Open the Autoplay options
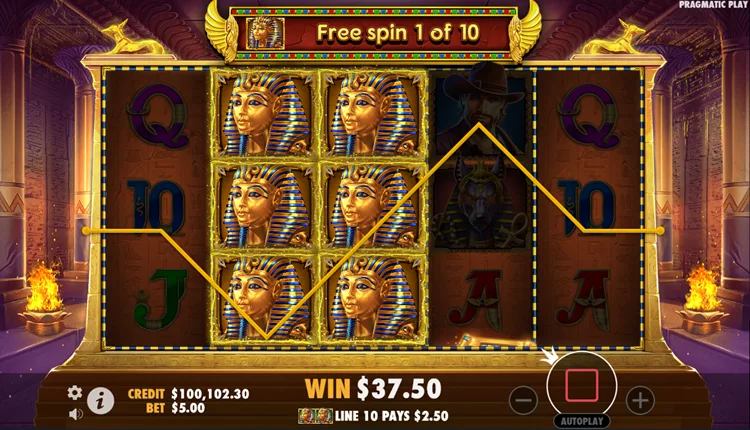 click(581, 421)
